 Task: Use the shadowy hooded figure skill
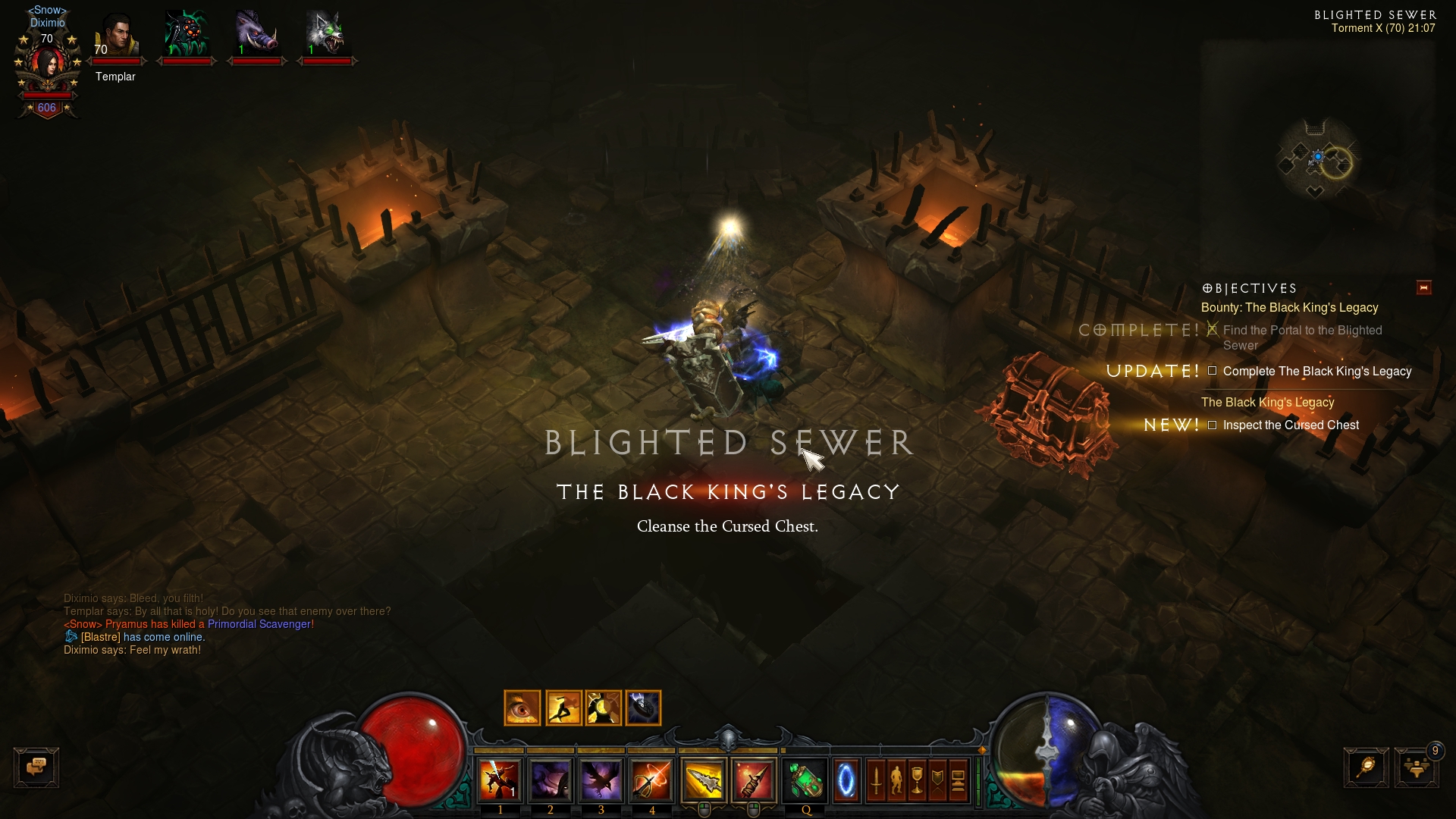point(551,780)
